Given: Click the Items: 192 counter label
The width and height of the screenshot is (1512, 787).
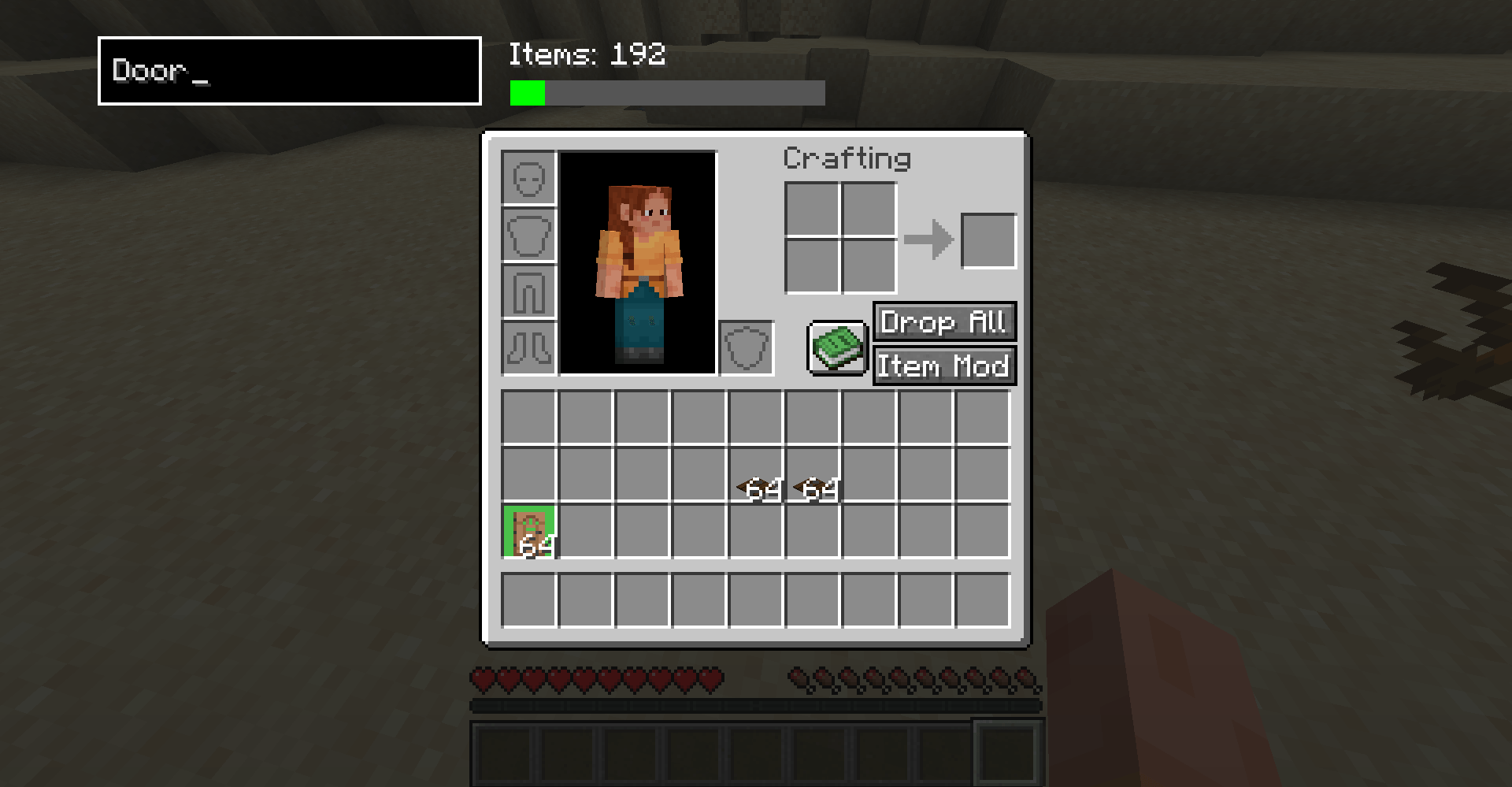Looking at the screenshot, I should pyautogui.click(x=586, y=55).
